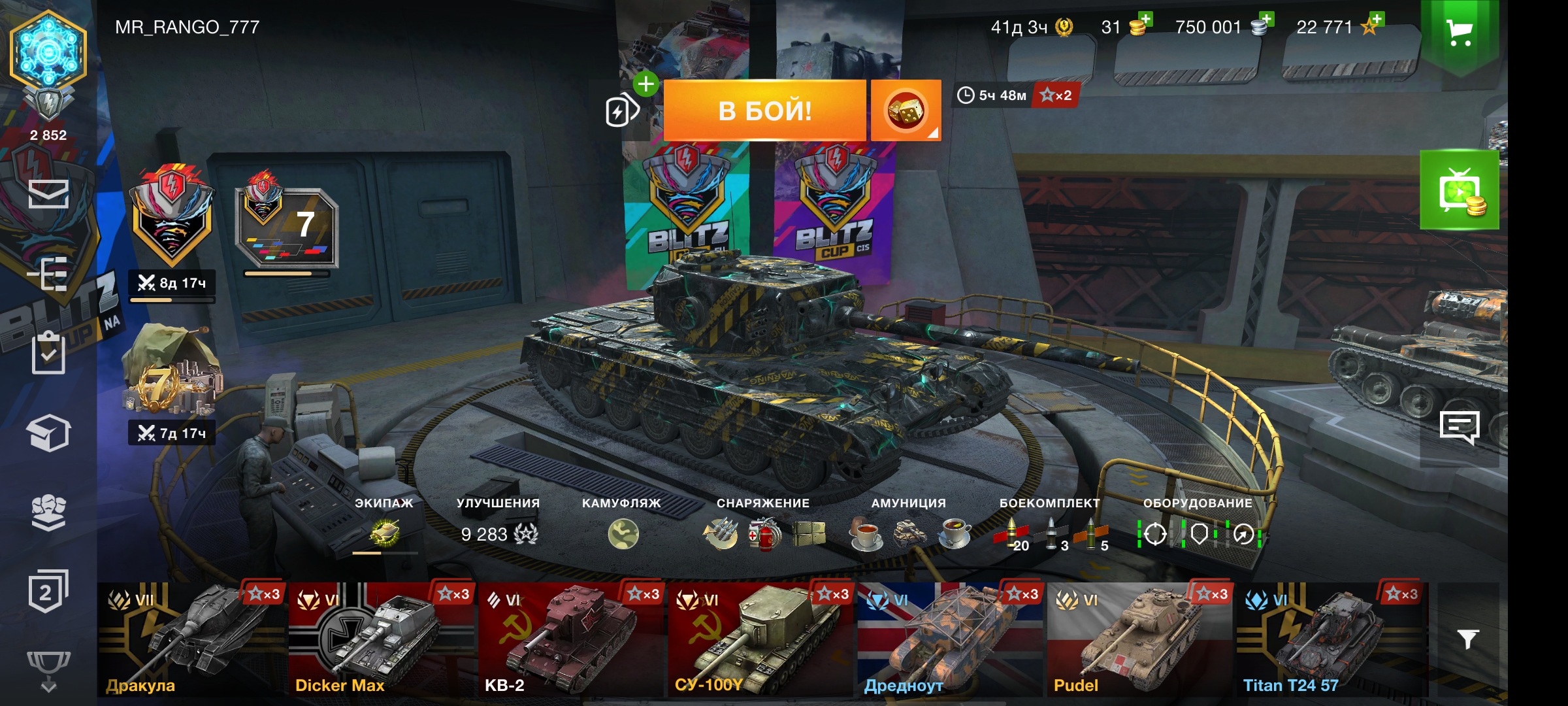Open the missions clipboard icon
Image resolution: width=1568 pixels, height=706 pixels.
pyautogui.click(x=48, y=353)
